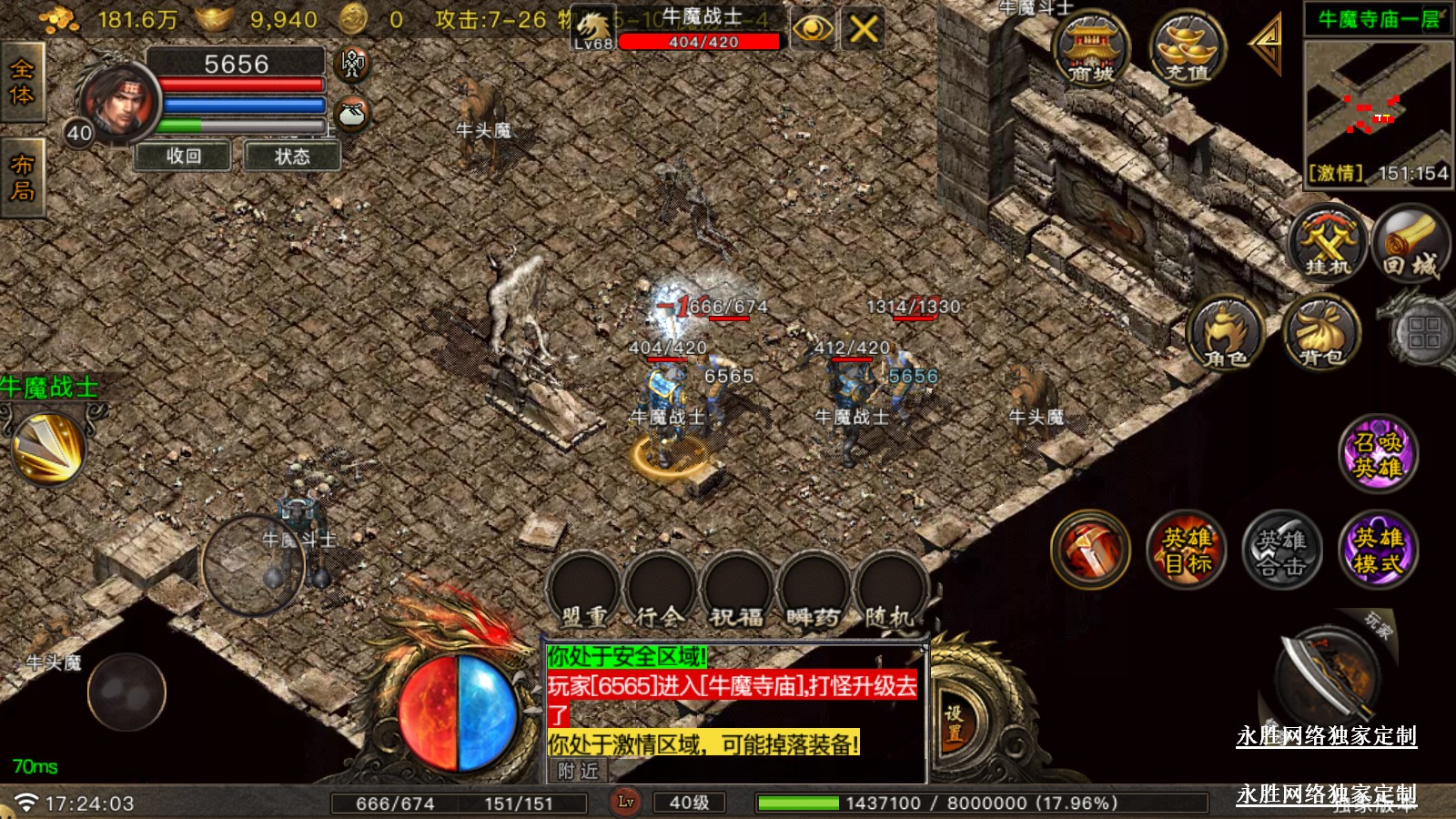
Task: Open the 角色 character panel
Action: click(x=1226, y=334)
